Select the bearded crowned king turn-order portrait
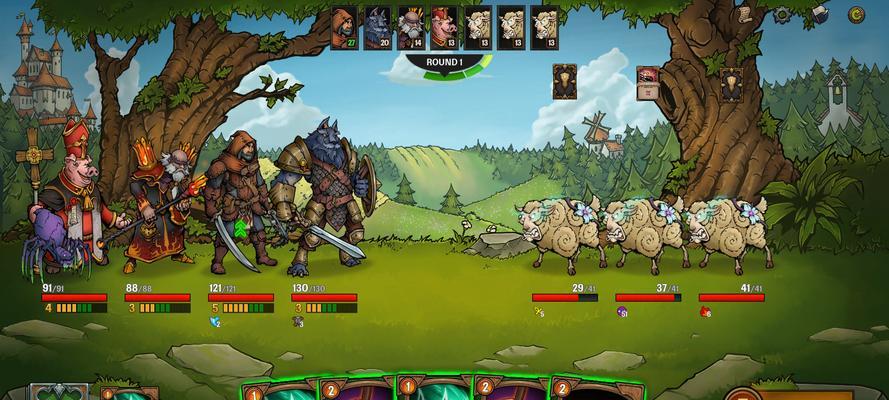 coord(410,27)
